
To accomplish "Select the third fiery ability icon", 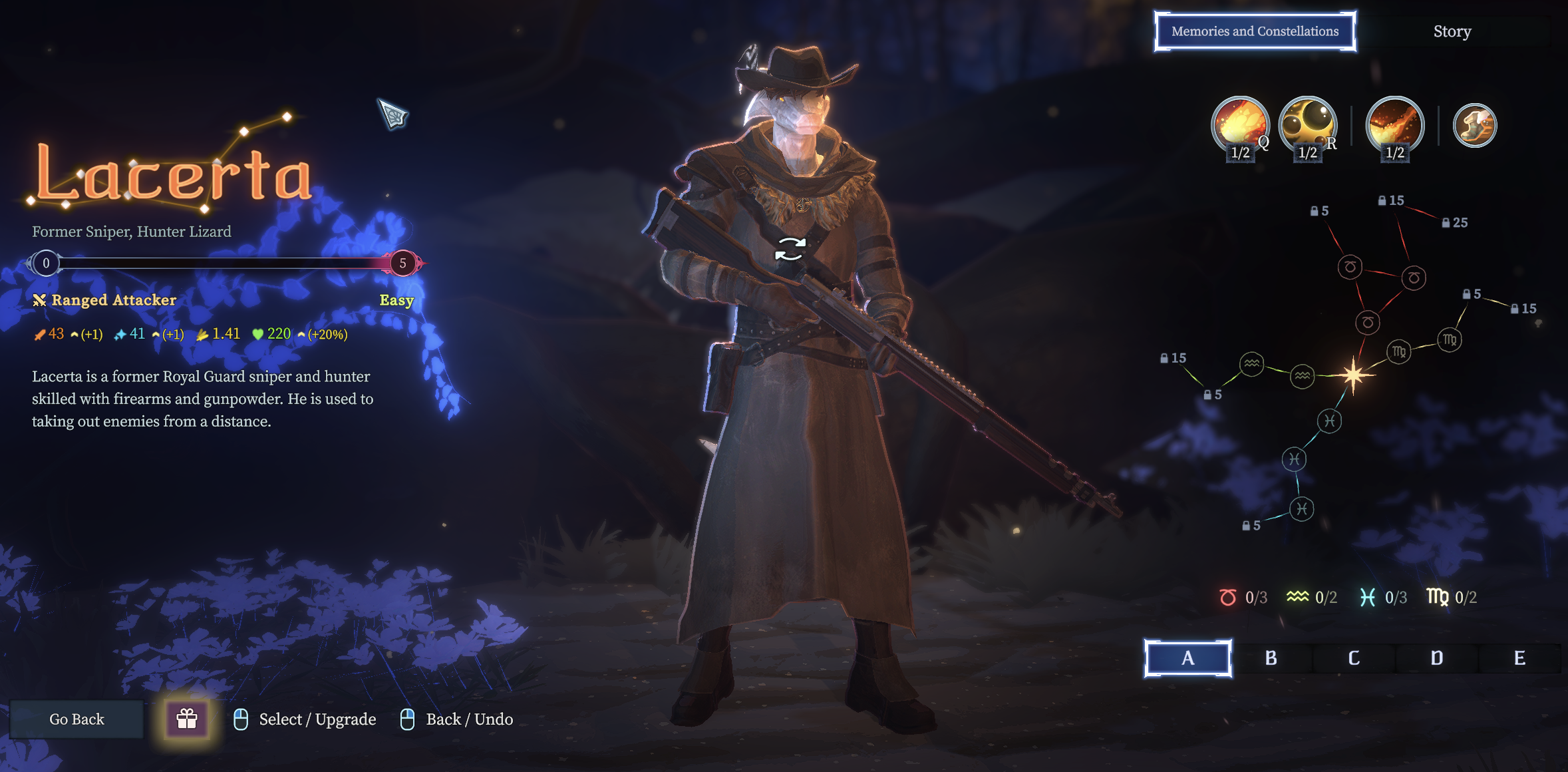I will [1394, 124].
